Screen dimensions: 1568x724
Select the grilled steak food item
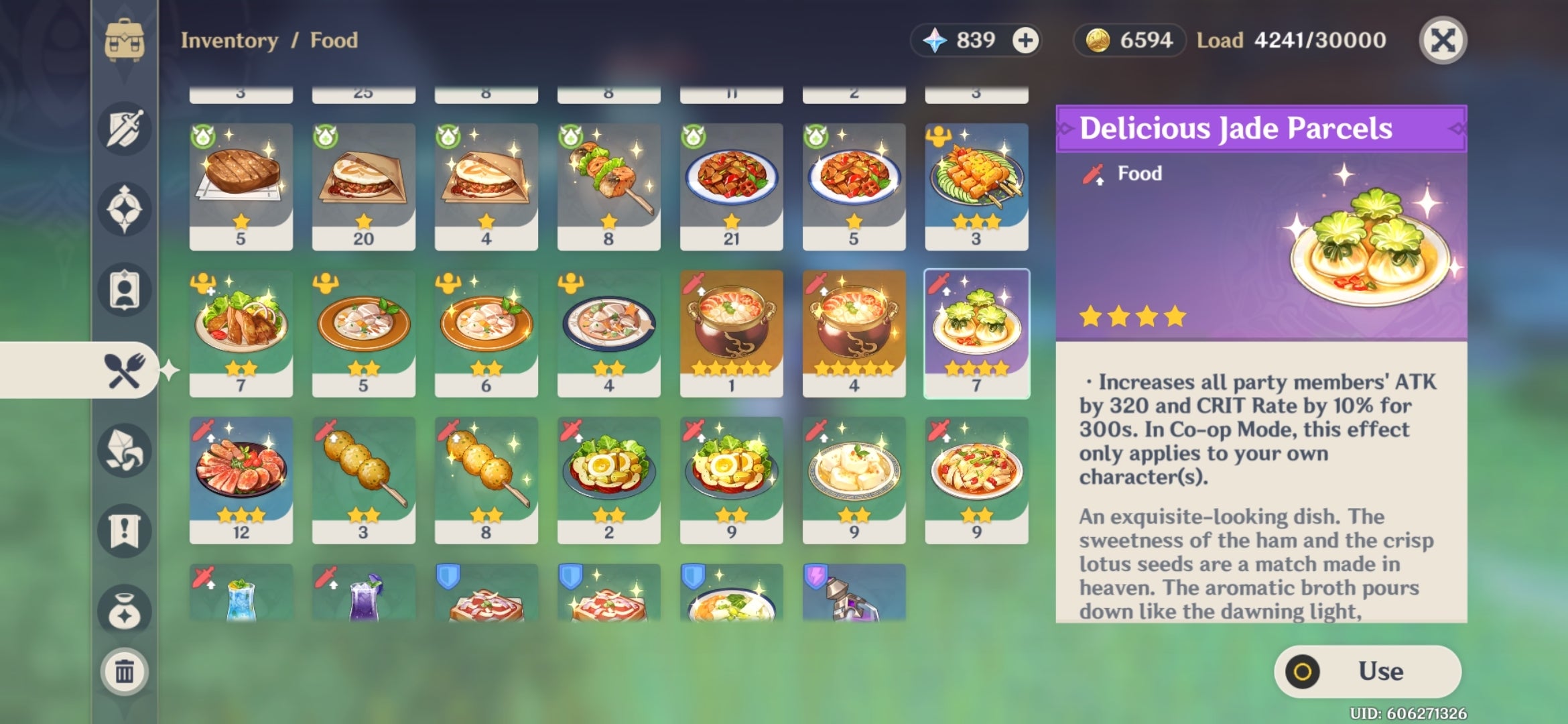click(241, 186)
